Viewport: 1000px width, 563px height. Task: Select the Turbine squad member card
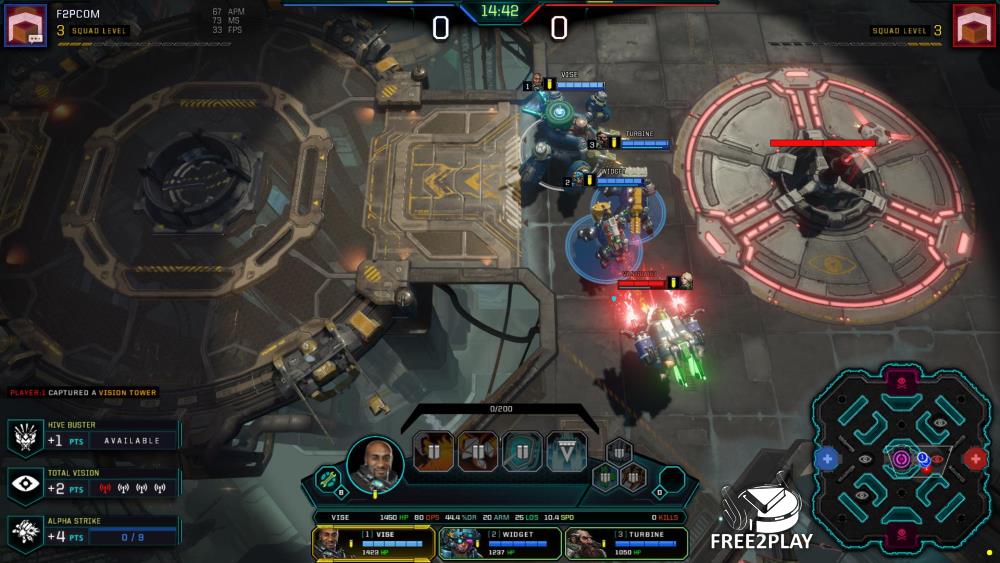click(626, 542)
